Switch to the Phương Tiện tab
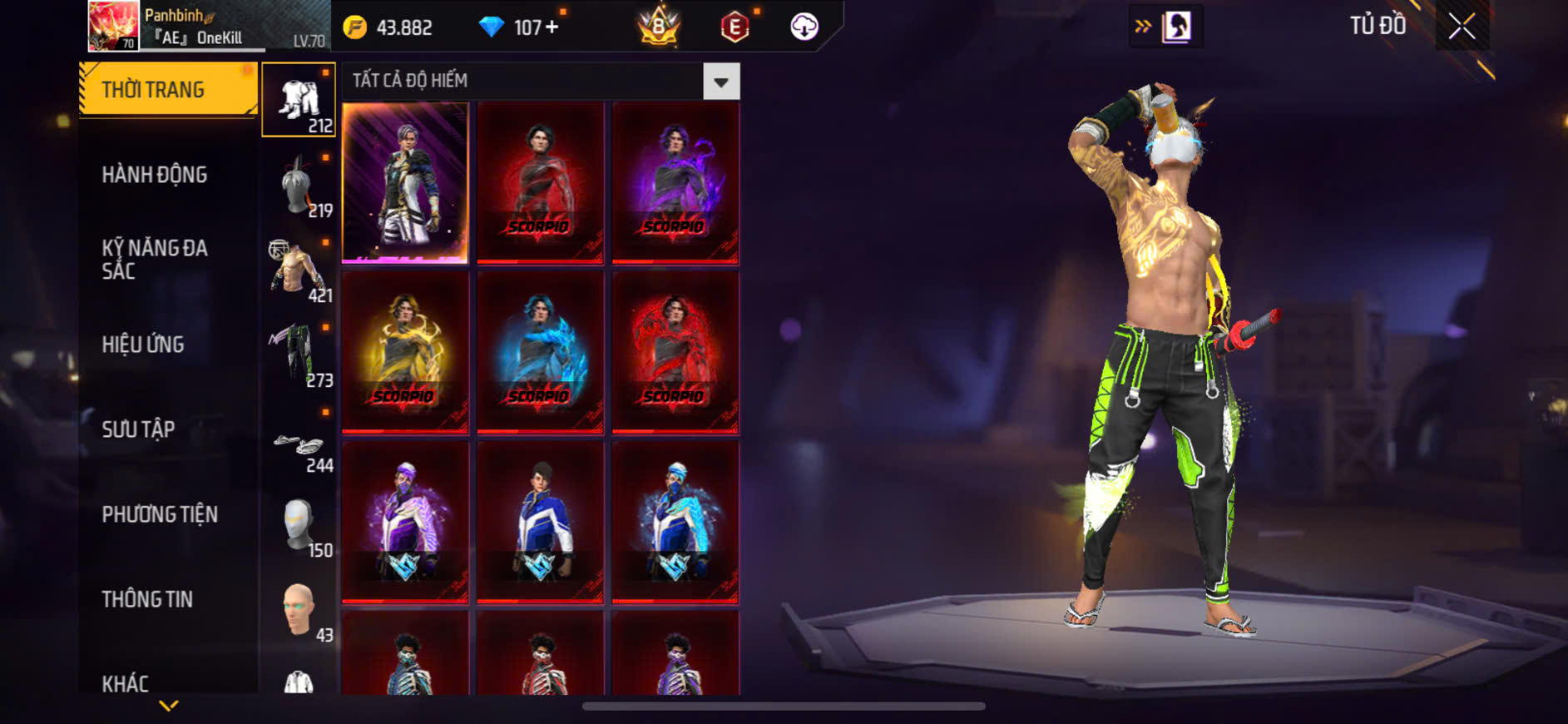This screenshot has width=1568, height=724. click(160, 514)
